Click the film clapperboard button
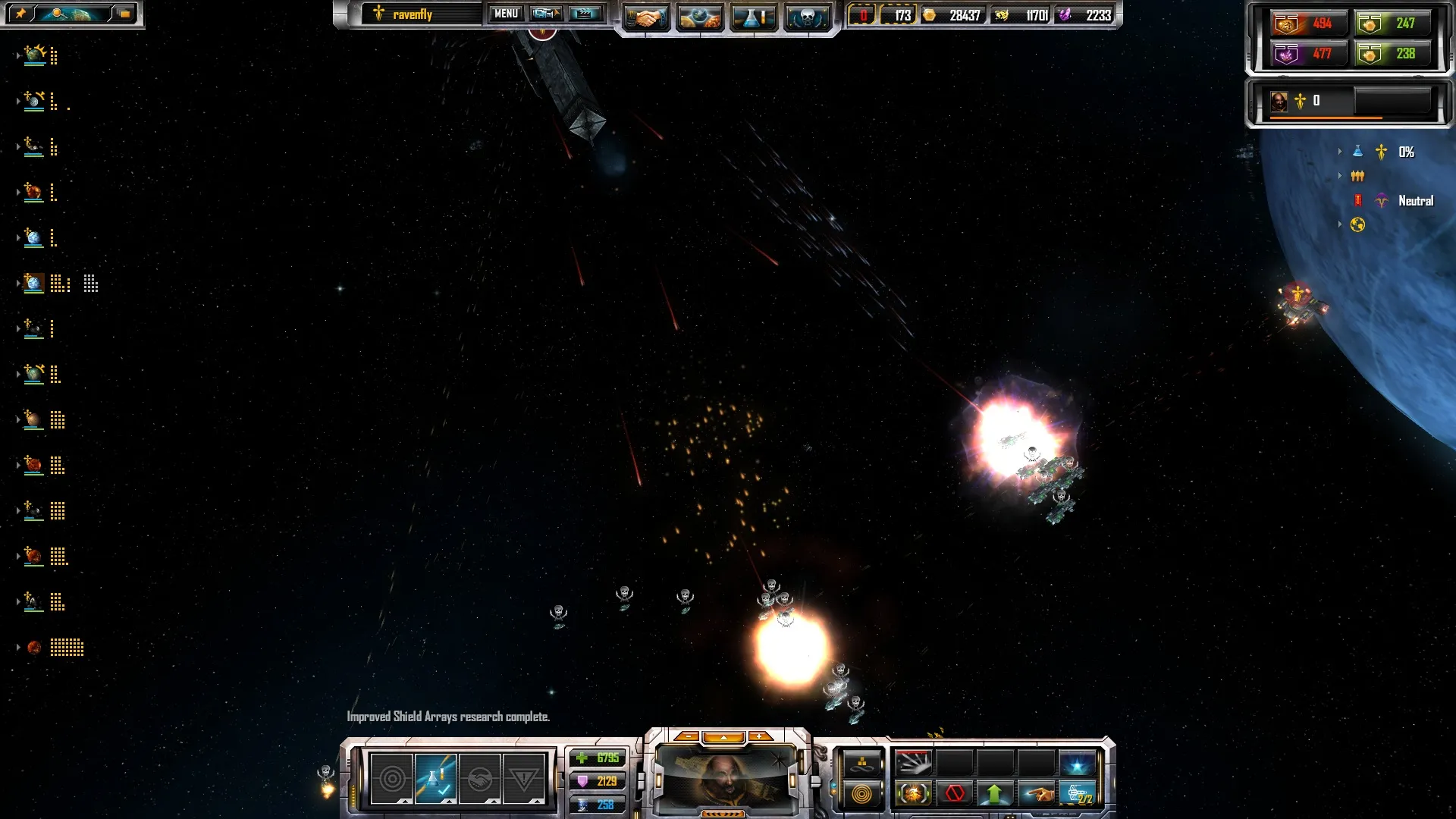The height and width of the screenshot is (819, 1456). pyautogui.click(x=585, y=14)
